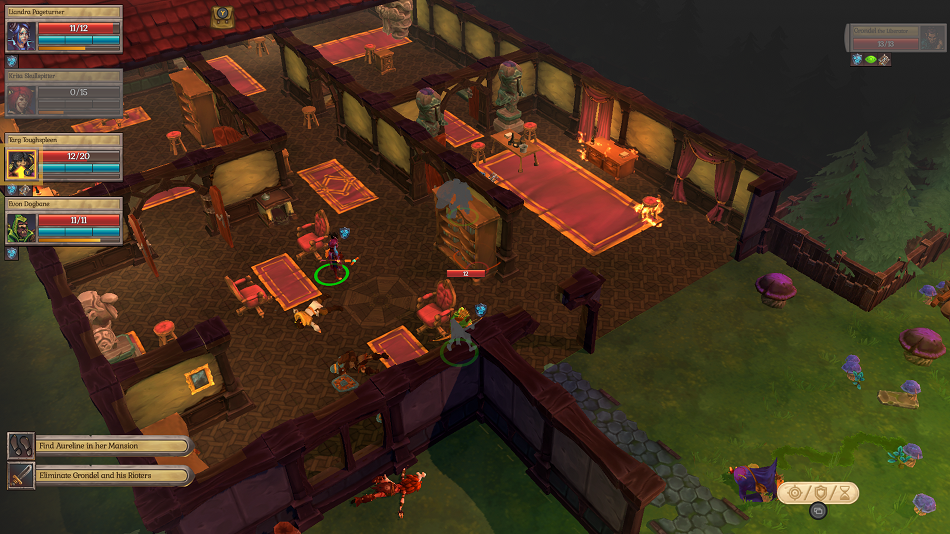Select Evon Dogbane's green-hooded portrait
This screenshot has height=534, width=950.
(x=22, y=227)
